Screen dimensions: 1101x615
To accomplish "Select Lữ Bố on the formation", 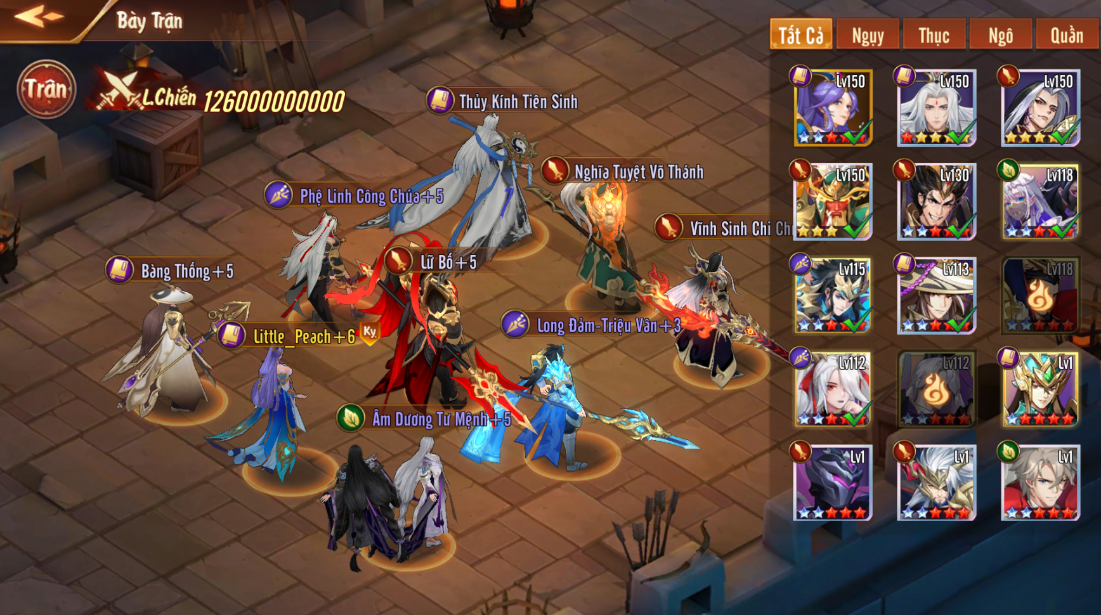I will [x=432, y=330].
